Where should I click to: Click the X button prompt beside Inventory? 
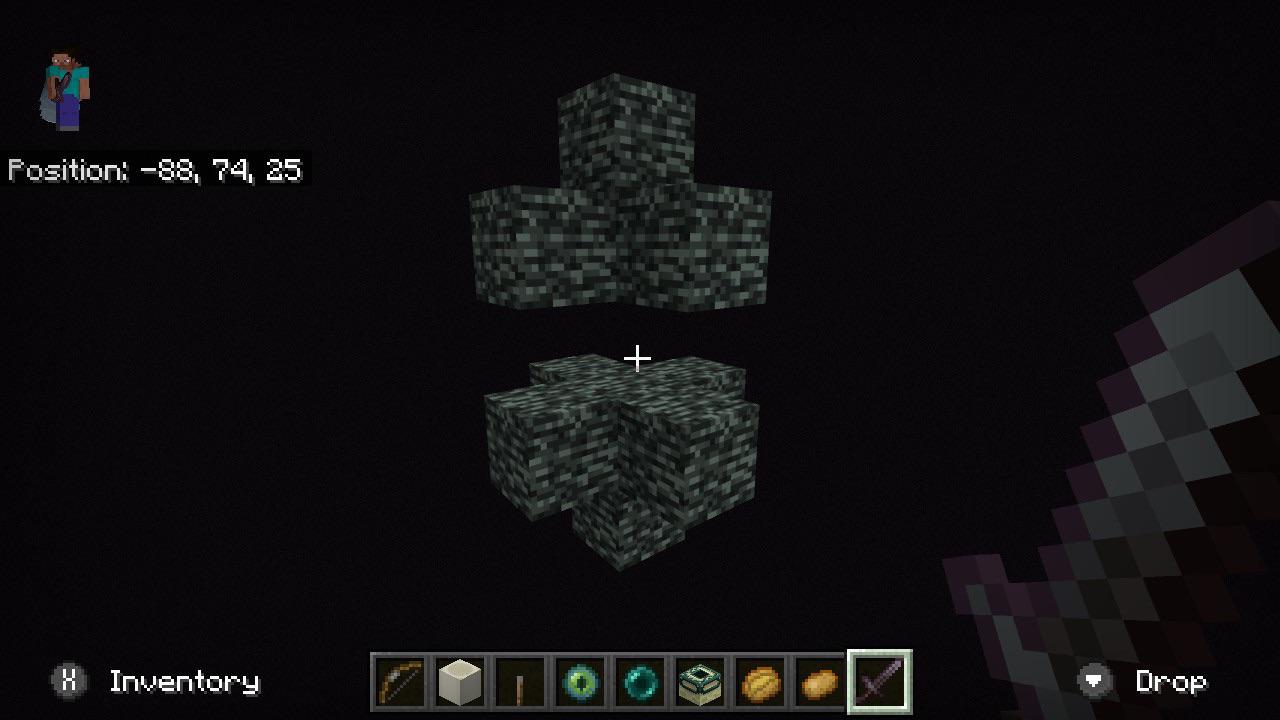pos(67,681)
